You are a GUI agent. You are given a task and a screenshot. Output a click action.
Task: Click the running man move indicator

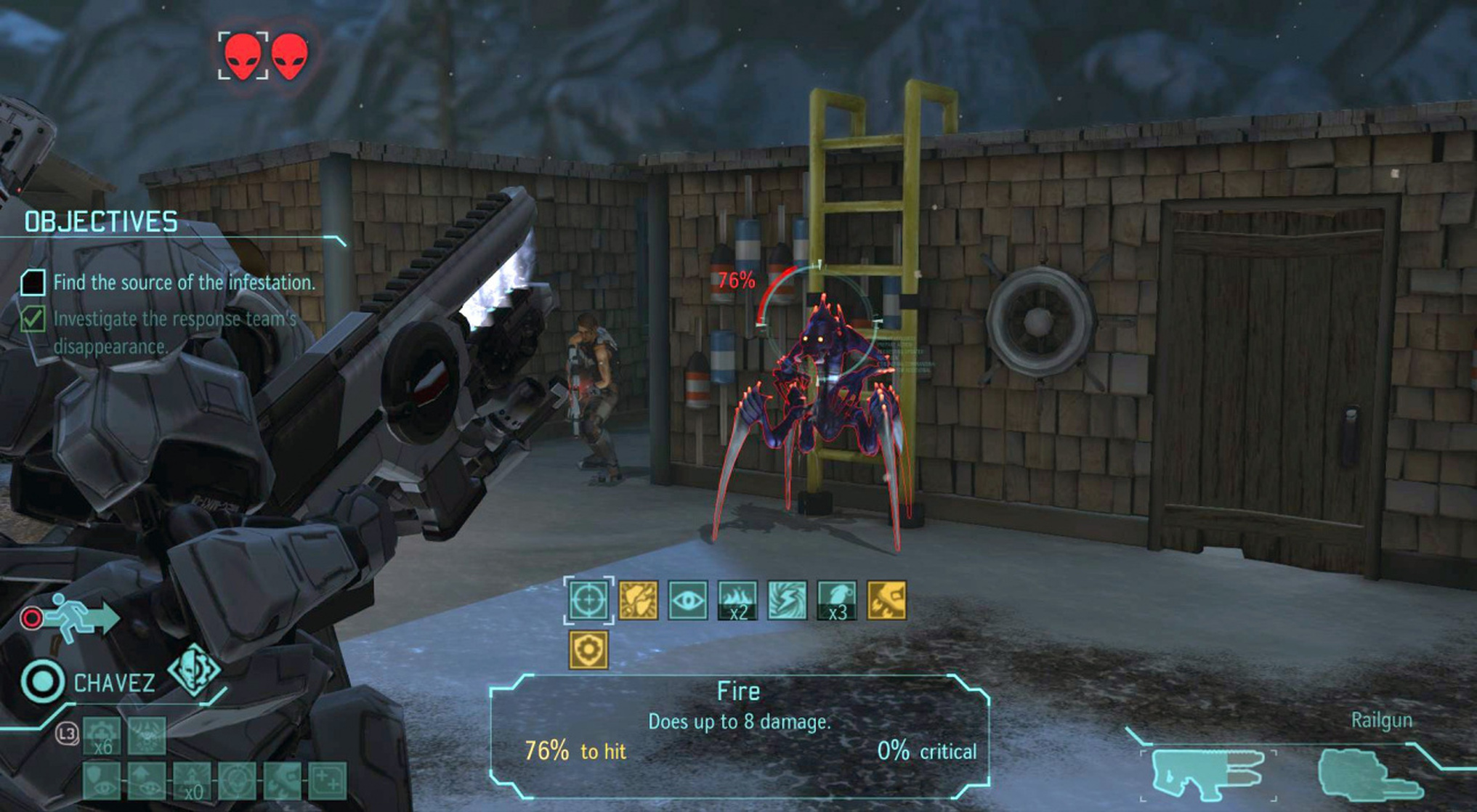[80, 618]
